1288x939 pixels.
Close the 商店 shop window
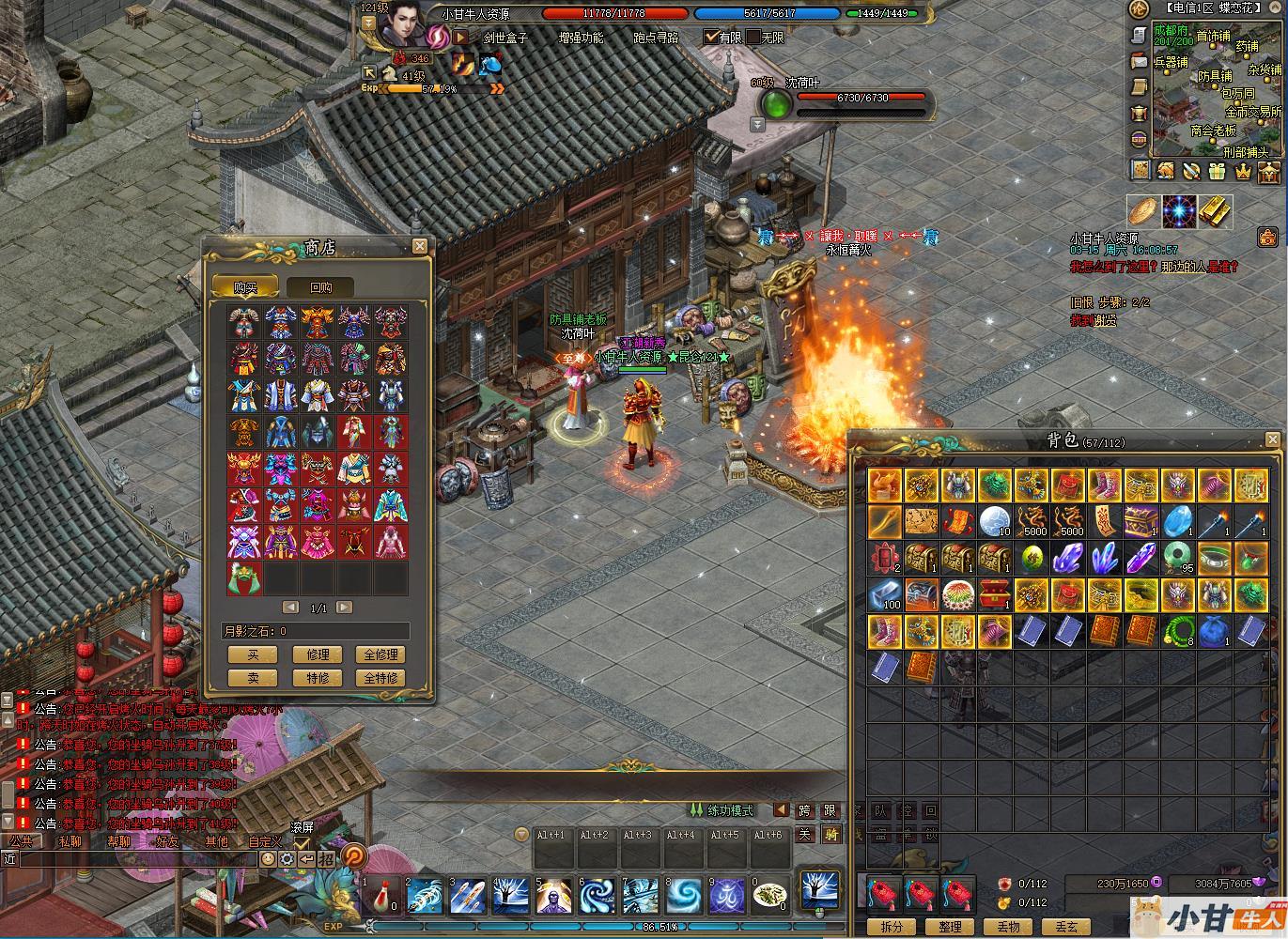pos(419,246)
